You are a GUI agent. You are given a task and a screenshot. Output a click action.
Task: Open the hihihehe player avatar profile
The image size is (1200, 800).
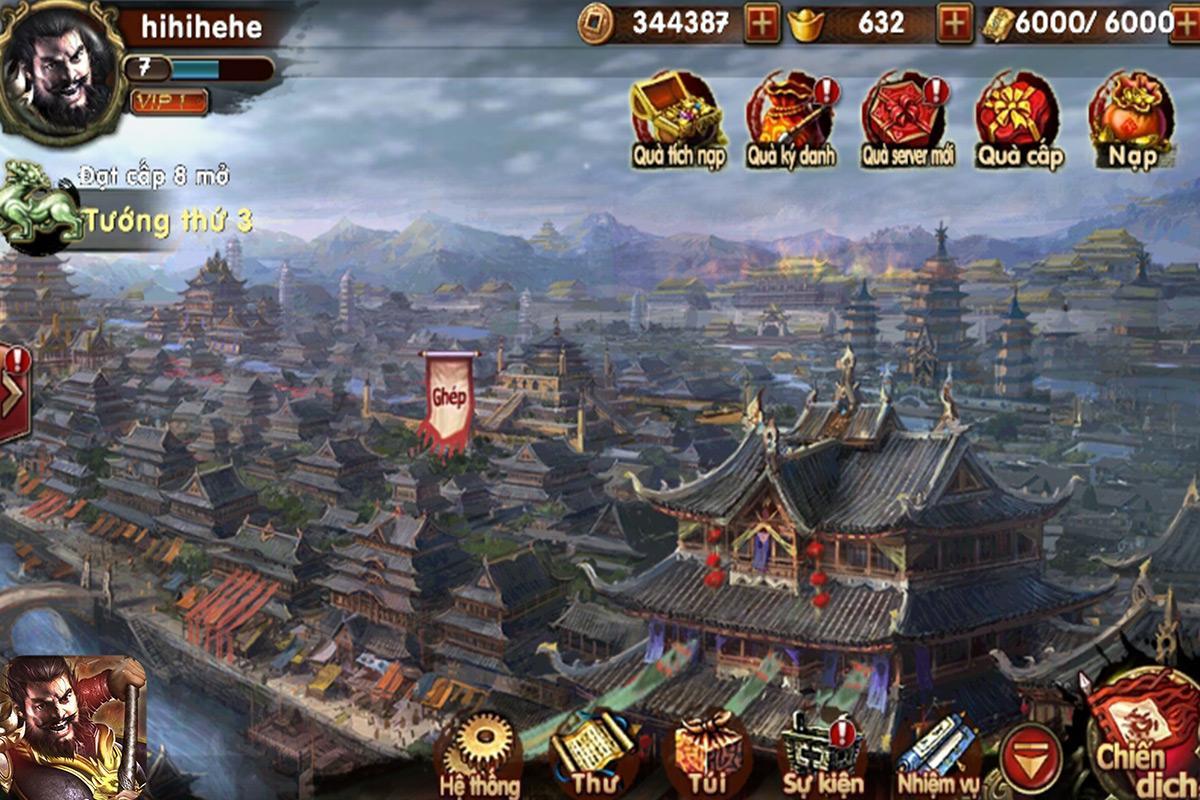click(x=57, y=70)
